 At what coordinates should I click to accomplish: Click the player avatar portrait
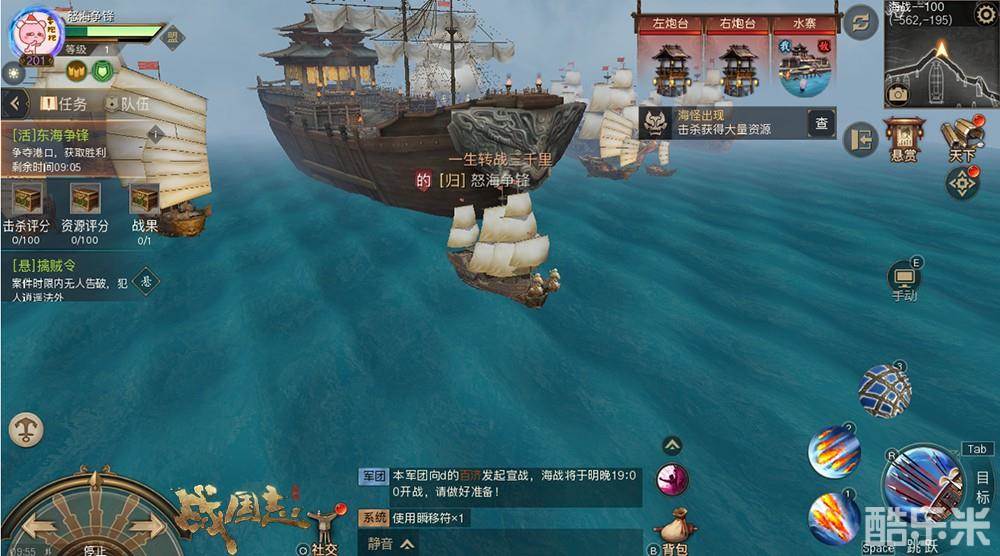click(x=32, y=32)
